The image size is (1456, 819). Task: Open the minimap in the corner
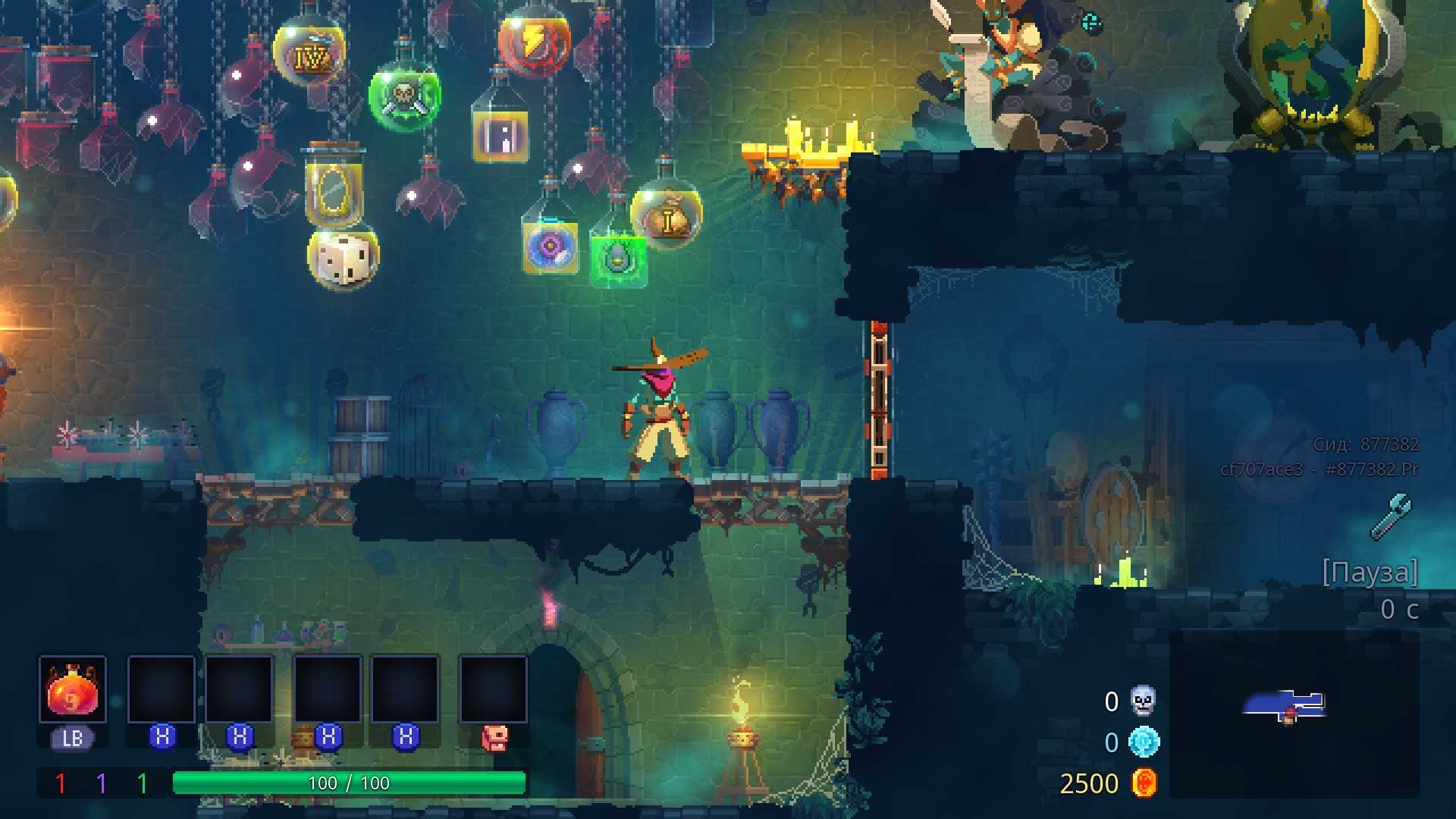(x=1294, y=713)
